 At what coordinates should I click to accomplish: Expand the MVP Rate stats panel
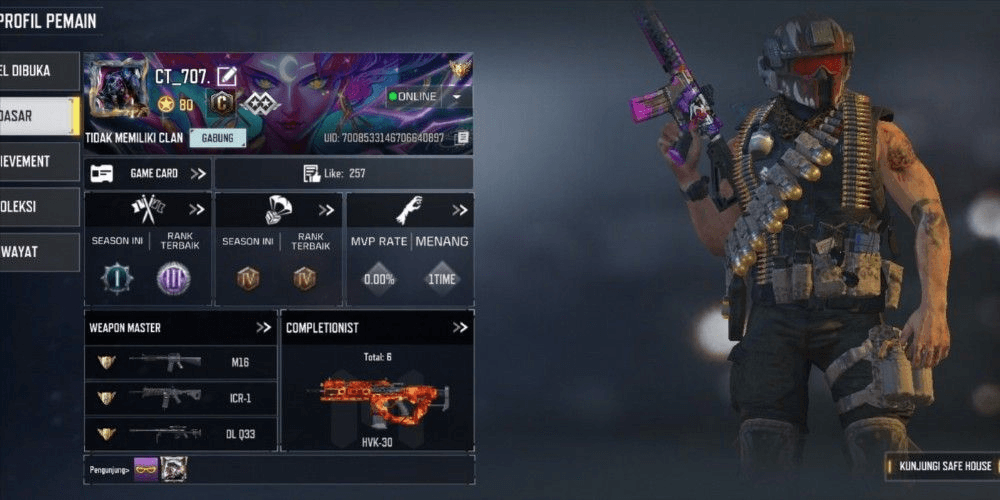[460, 210]
